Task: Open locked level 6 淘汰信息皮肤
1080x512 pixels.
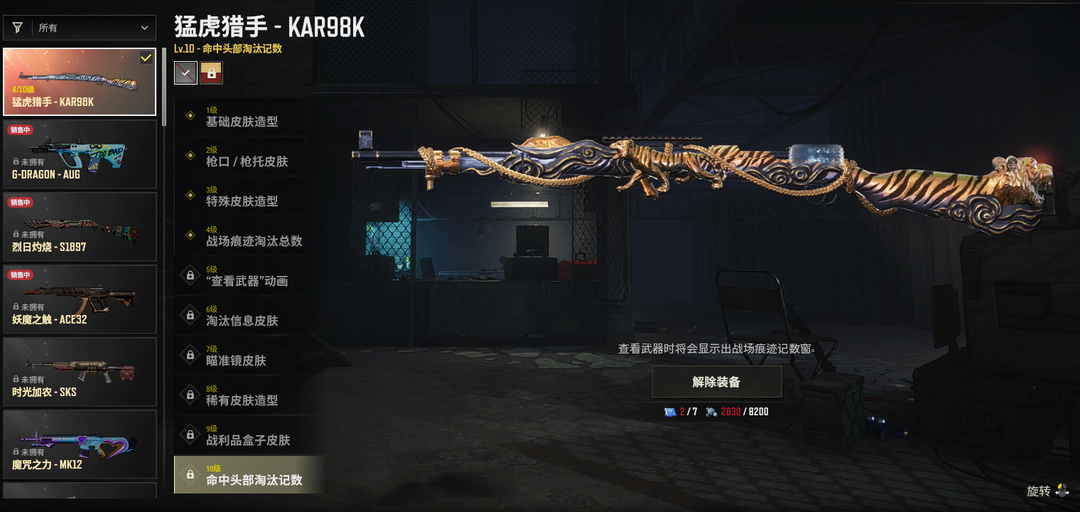Action: click(x=248, y=316)
